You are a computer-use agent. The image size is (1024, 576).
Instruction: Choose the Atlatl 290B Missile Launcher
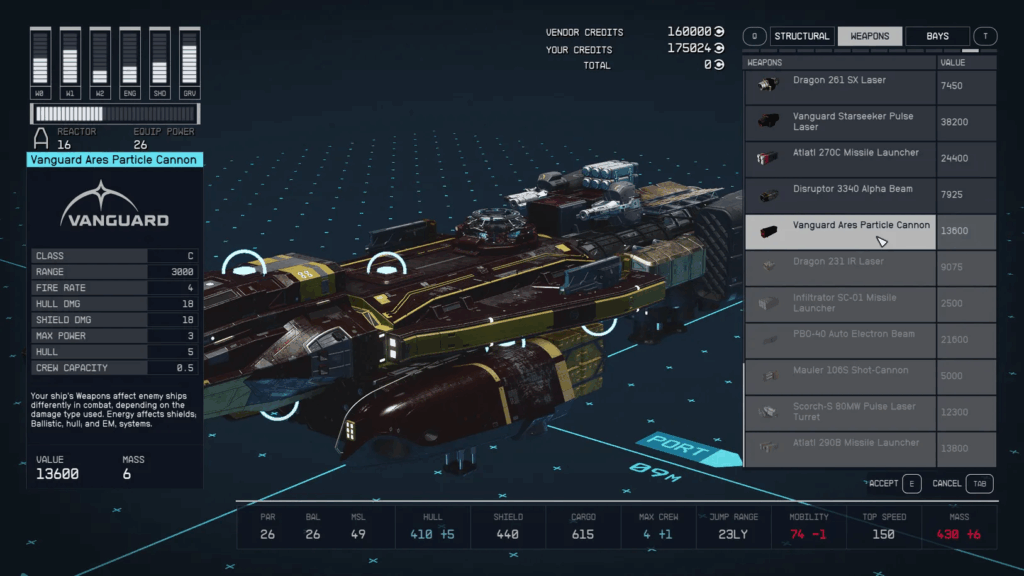tap(840, 448)
